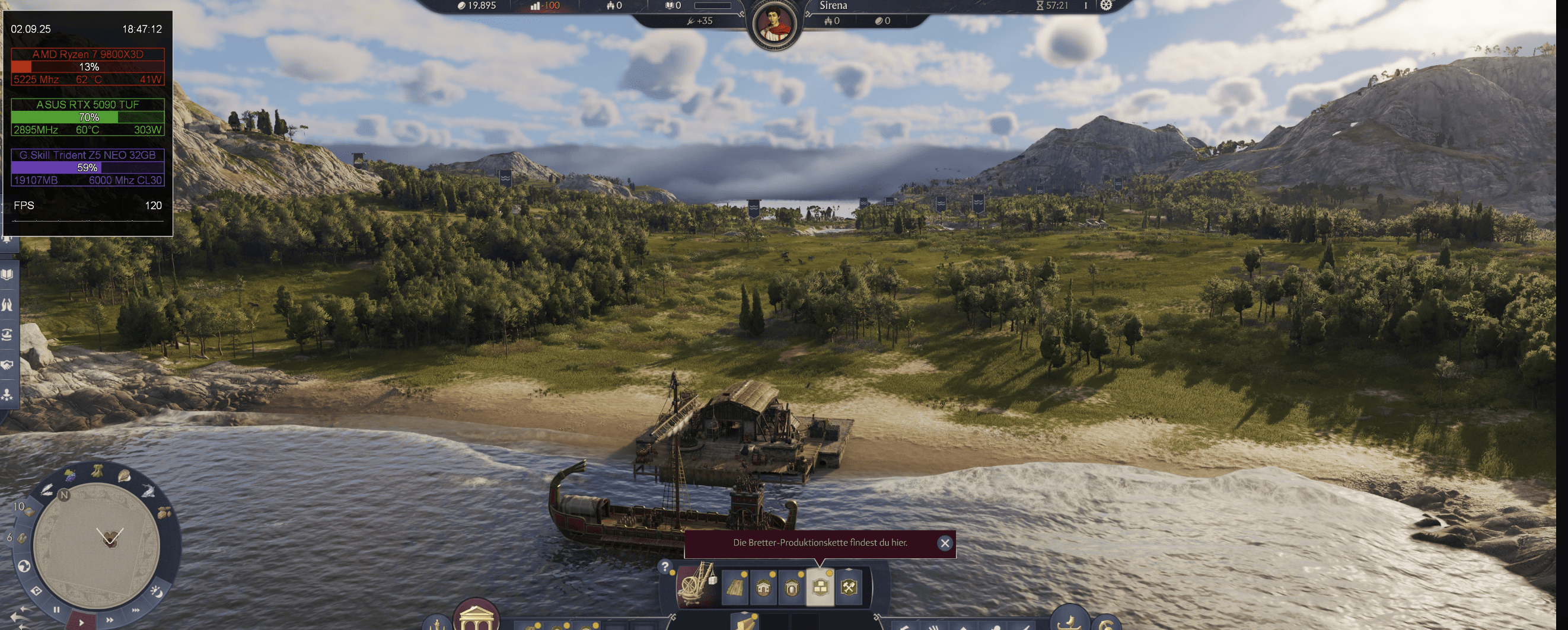Pause the game speed
The image size is (1568, 630).
[56, 609]
